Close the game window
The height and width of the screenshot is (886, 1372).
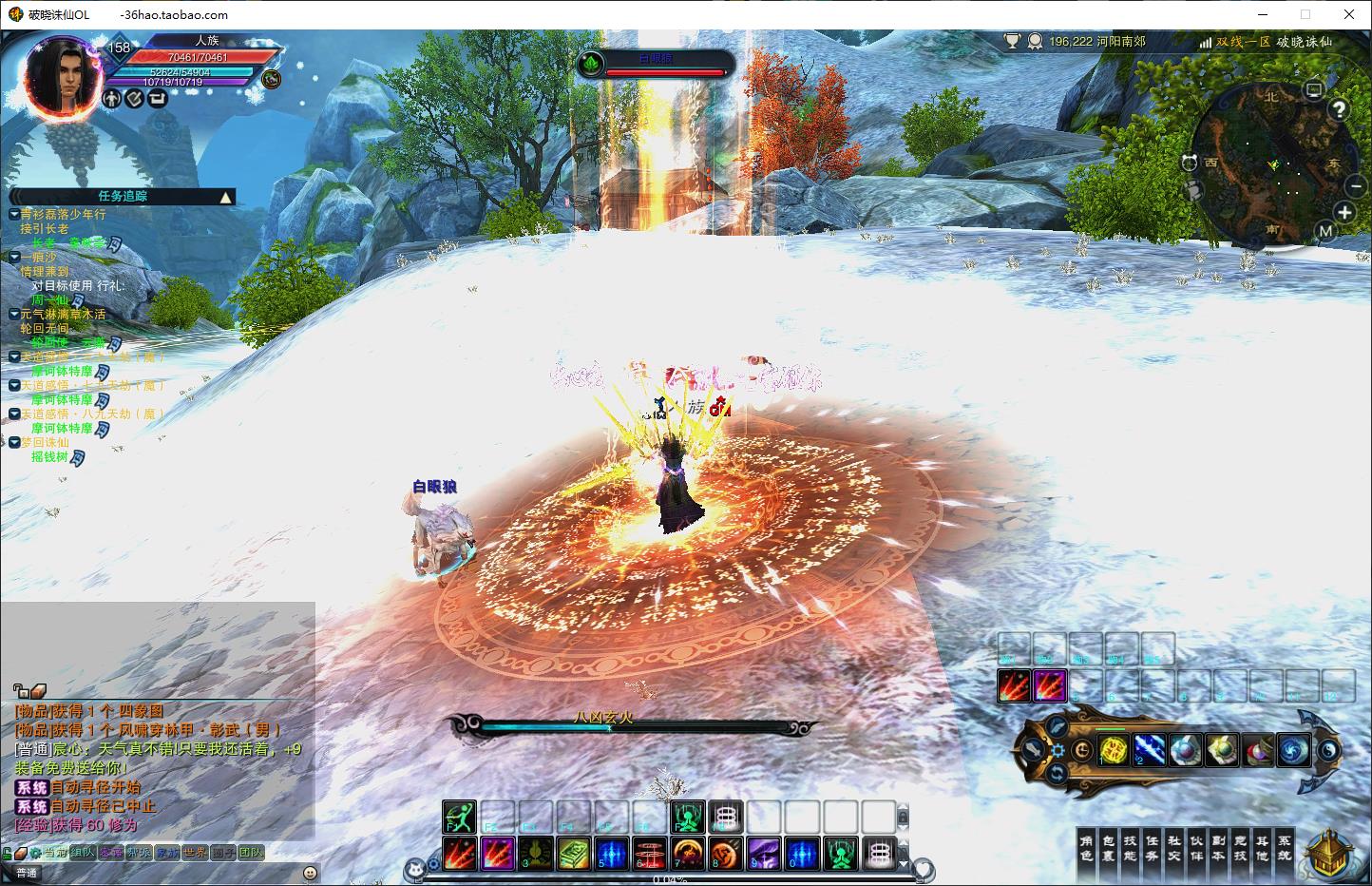tap(1349, 14)
